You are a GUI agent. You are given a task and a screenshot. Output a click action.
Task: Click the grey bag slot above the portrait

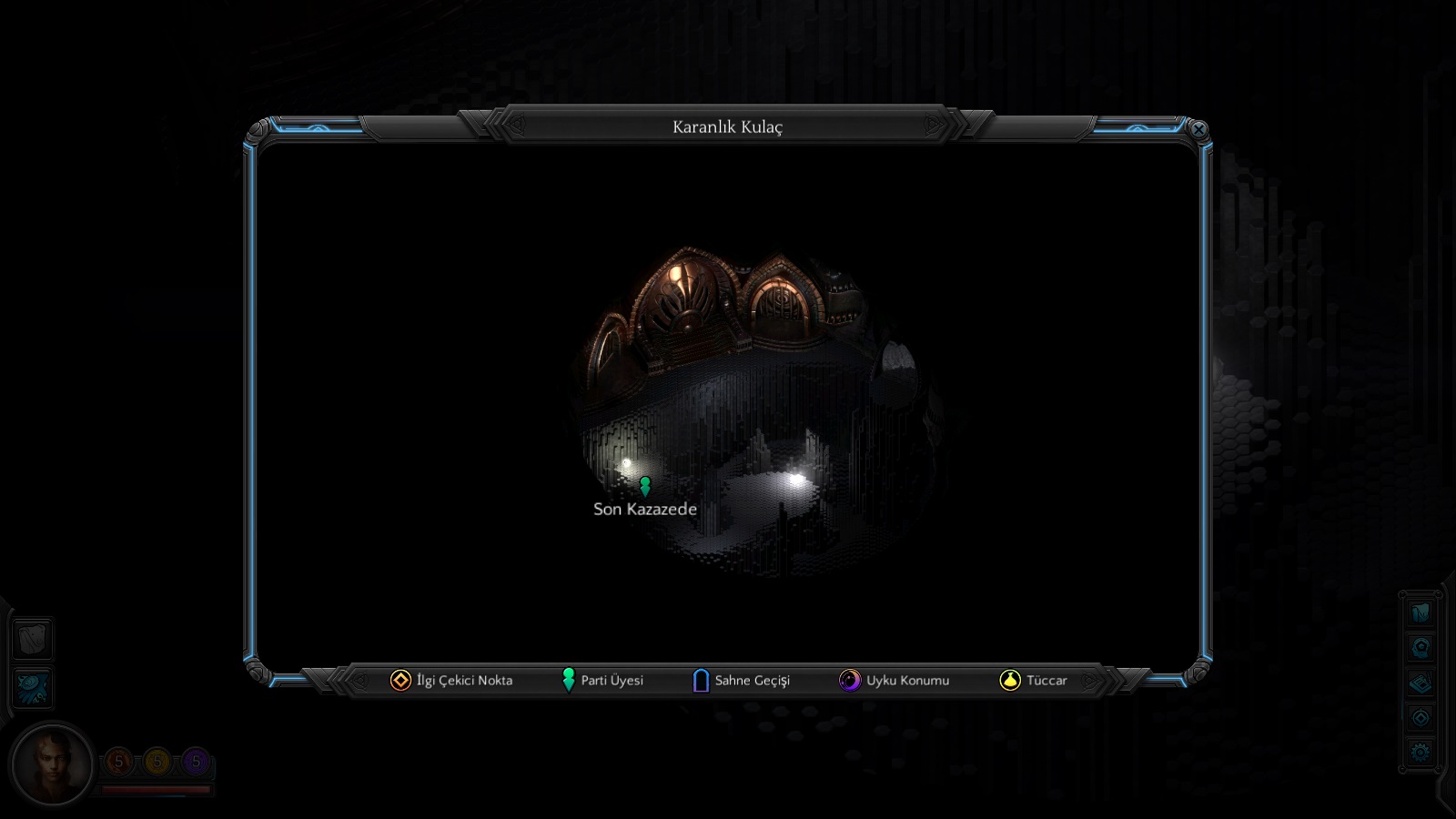(33, 639)
